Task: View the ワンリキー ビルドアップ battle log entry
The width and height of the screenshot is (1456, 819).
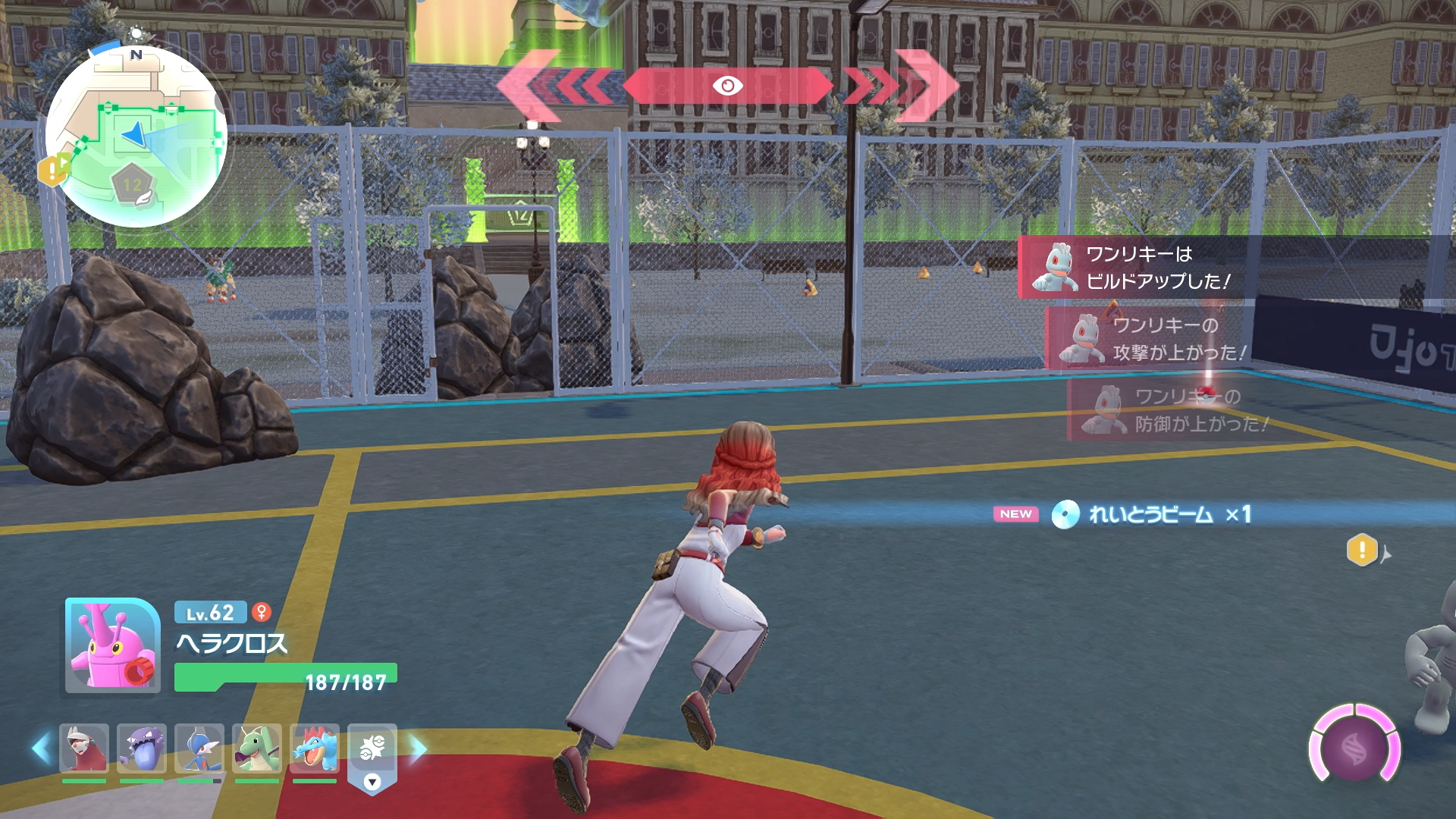Action: 1137,268
